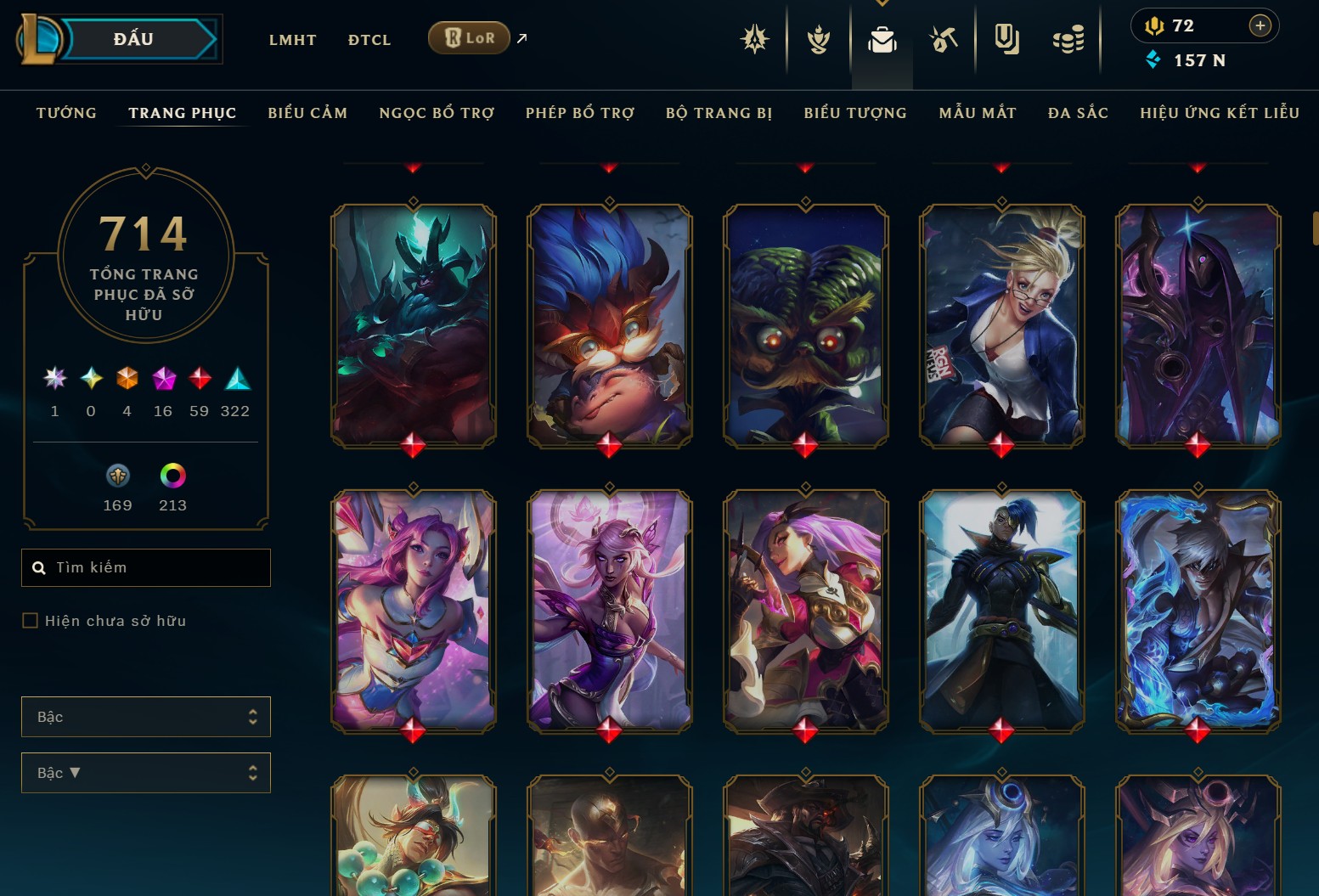Enable the 'Hiện chưa sở hữu' checkbox
The height and width of the screenshot is (896, 1319).
click(x=30, y=621)
